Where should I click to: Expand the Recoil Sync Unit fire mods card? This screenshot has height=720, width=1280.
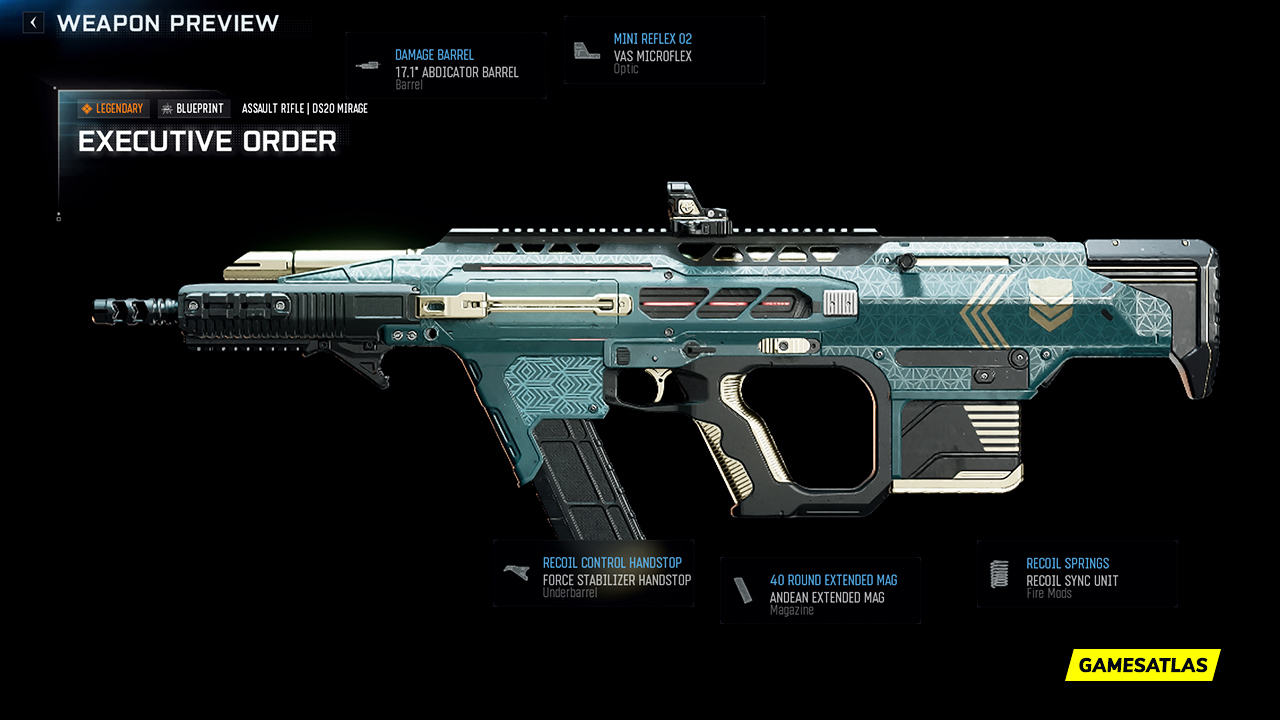tap(1077, 574)
